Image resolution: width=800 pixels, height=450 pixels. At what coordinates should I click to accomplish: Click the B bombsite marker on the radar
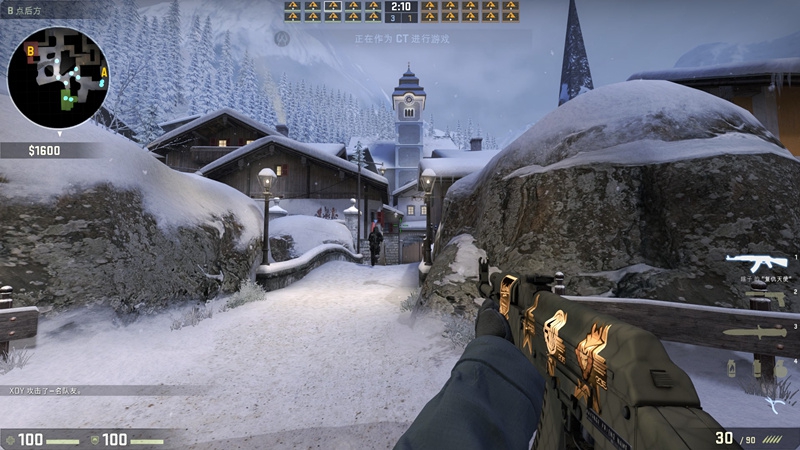31,49
